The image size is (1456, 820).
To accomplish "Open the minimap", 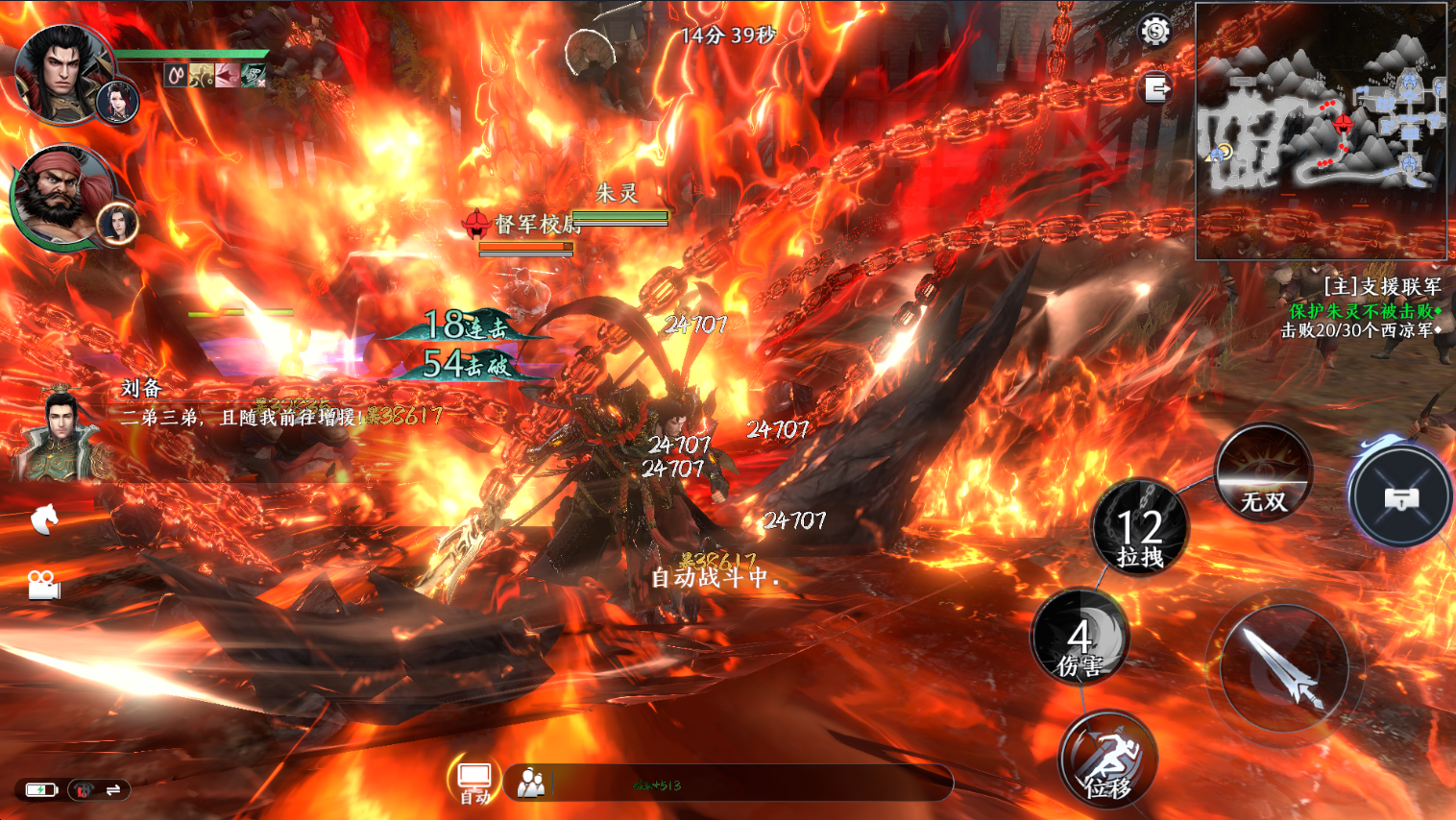I will click(1321, 131).
